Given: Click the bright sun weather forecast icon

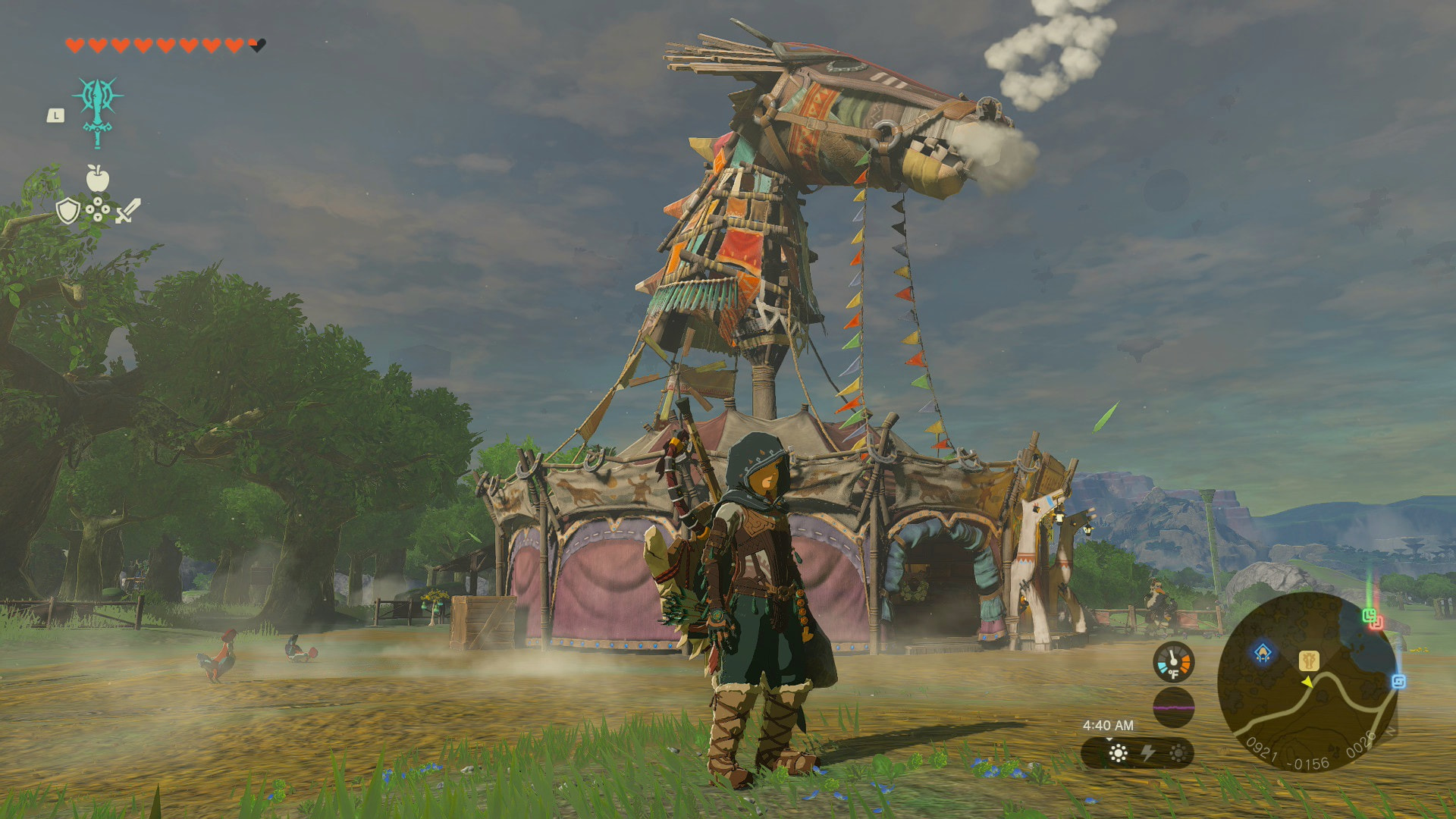Looking at the screenshot, I should pos(1118,752).
